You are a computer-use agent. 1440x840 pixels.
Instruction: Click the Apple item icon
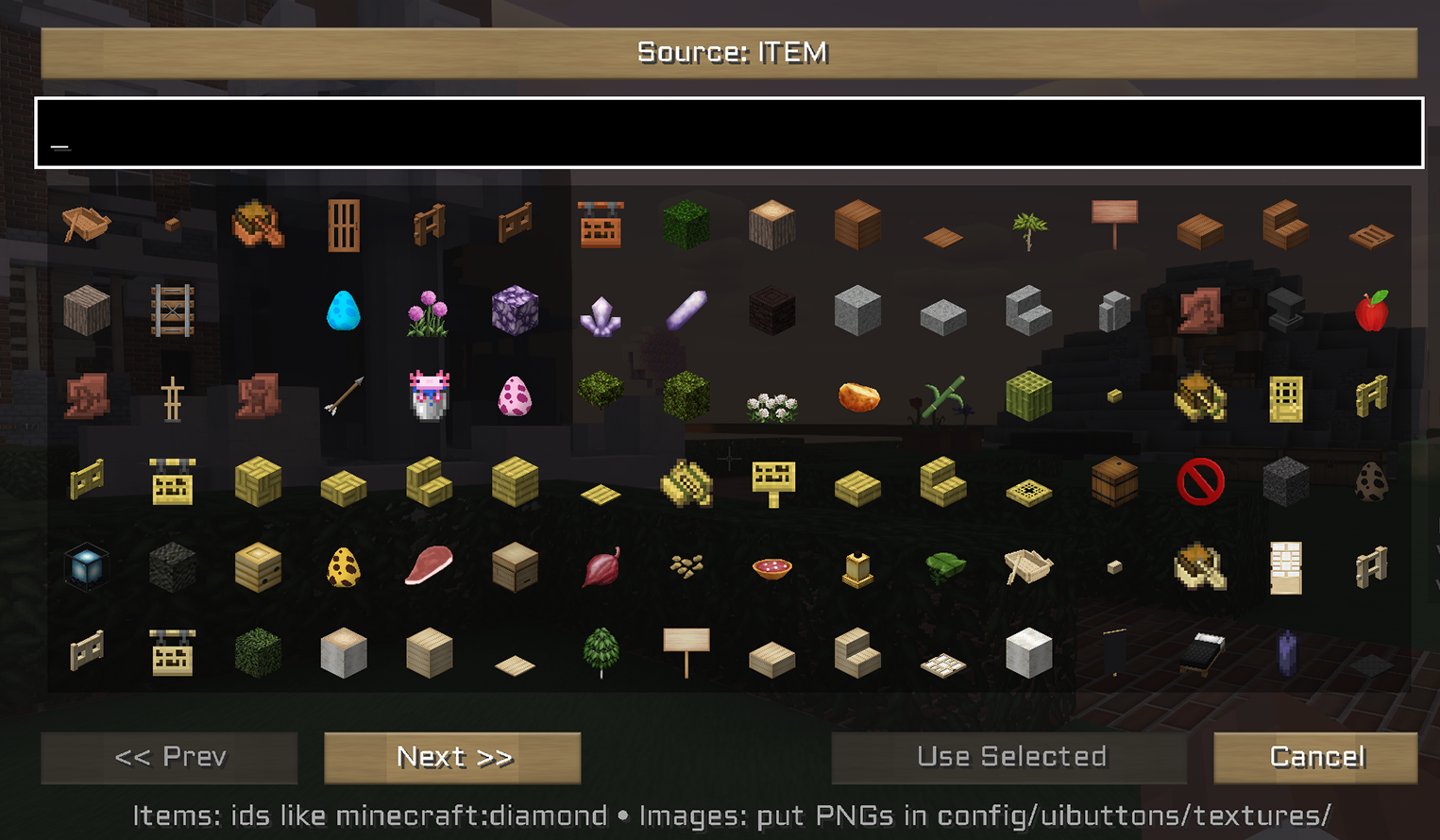pyautogui.click(x=1371, y=311)
